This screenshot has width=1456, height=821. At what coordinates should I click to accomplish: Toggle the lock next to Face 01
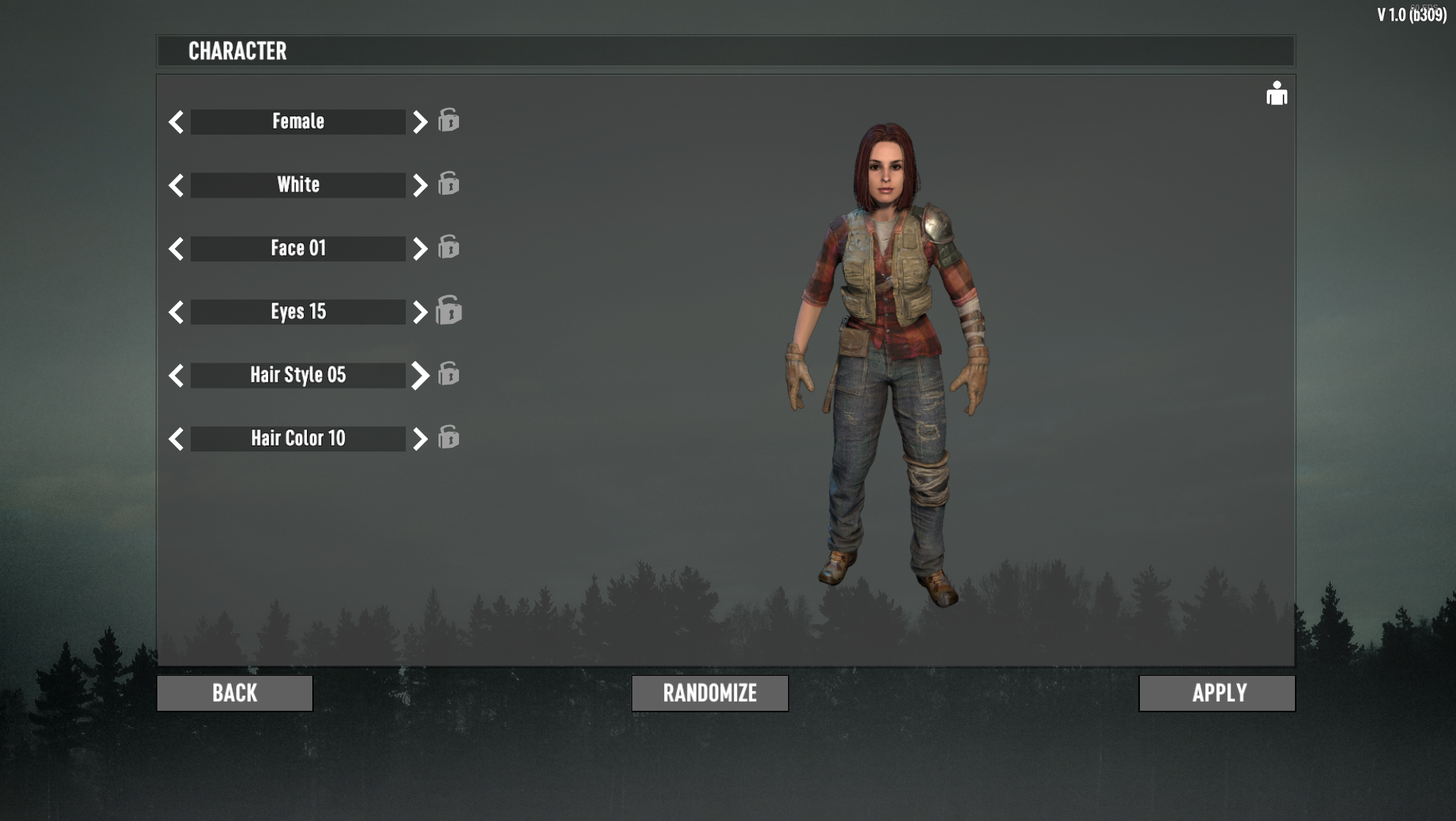click(449, 247)
